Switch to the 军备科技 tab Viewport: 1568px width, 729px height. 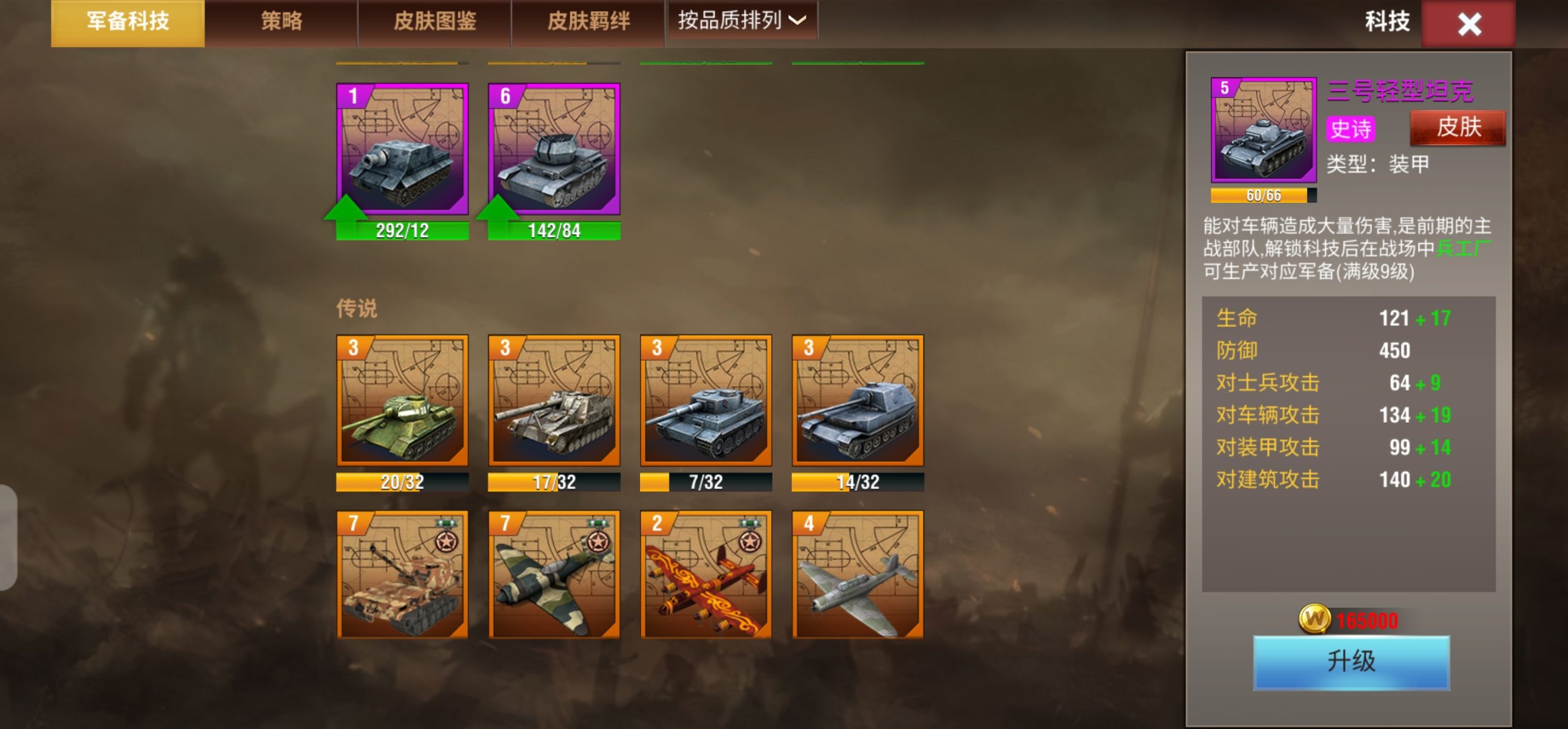click(127, 22)
